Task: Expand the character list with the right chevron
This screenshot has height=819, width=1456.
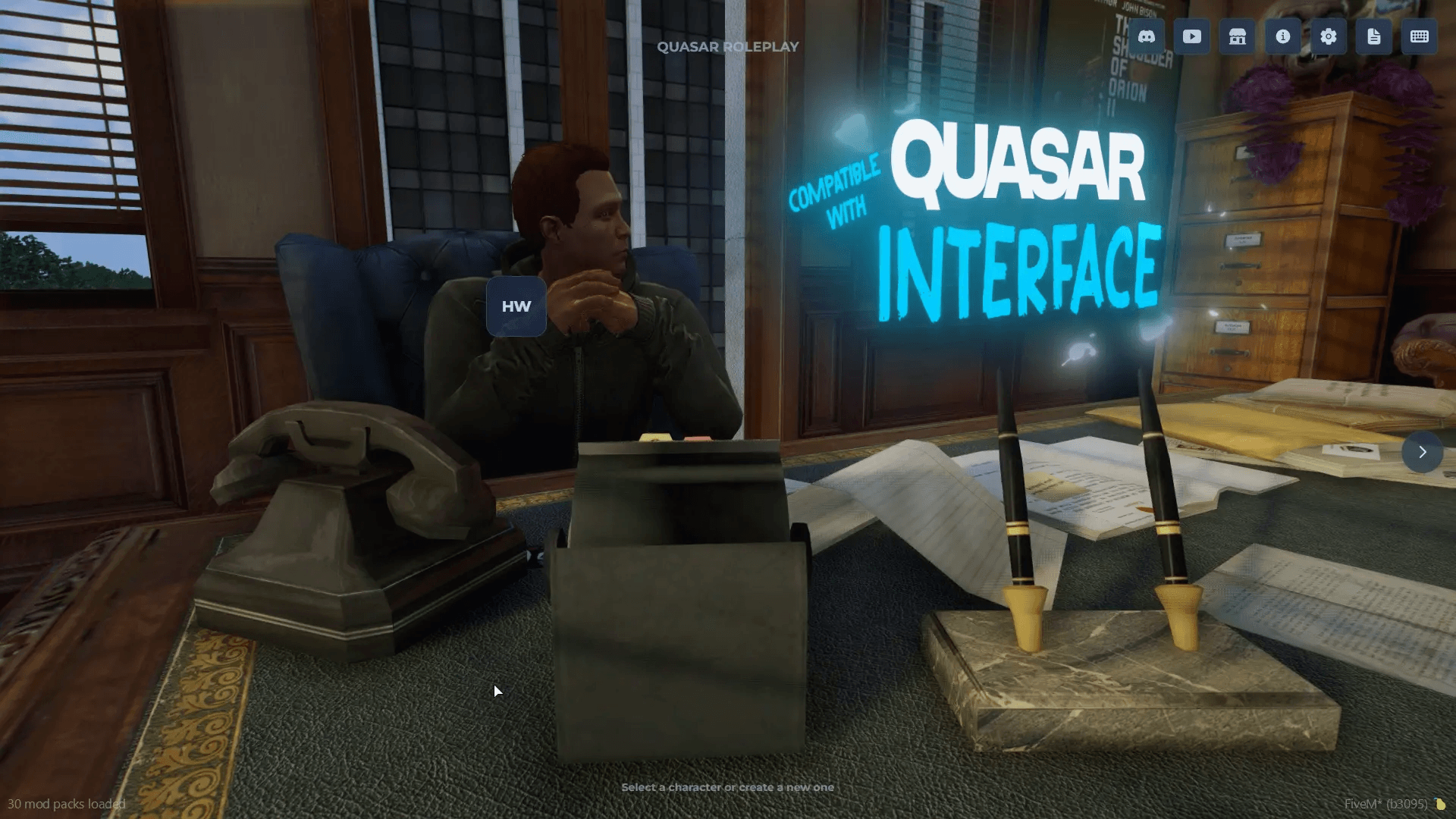Action: pos(1422,453)
